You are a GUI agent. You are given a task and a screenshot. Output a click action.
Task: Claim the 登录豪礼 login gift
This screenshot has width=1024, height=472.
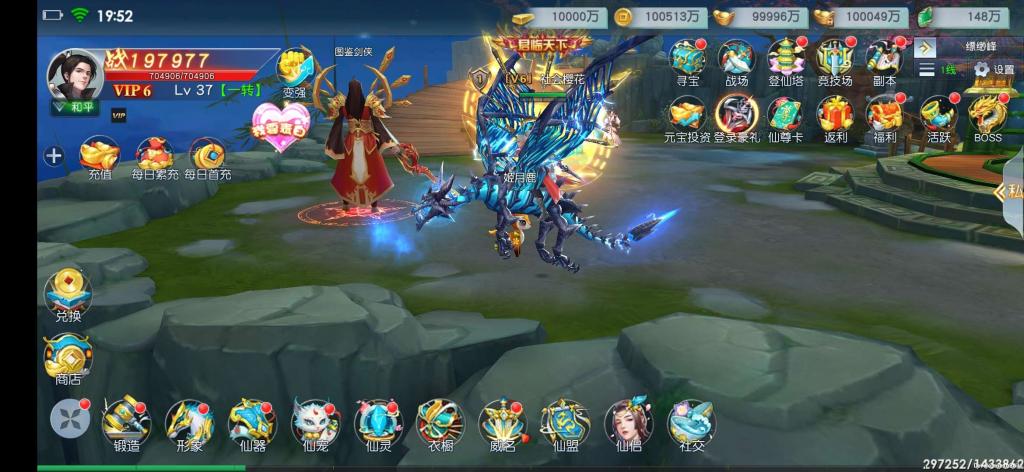(x=736, y=115)
